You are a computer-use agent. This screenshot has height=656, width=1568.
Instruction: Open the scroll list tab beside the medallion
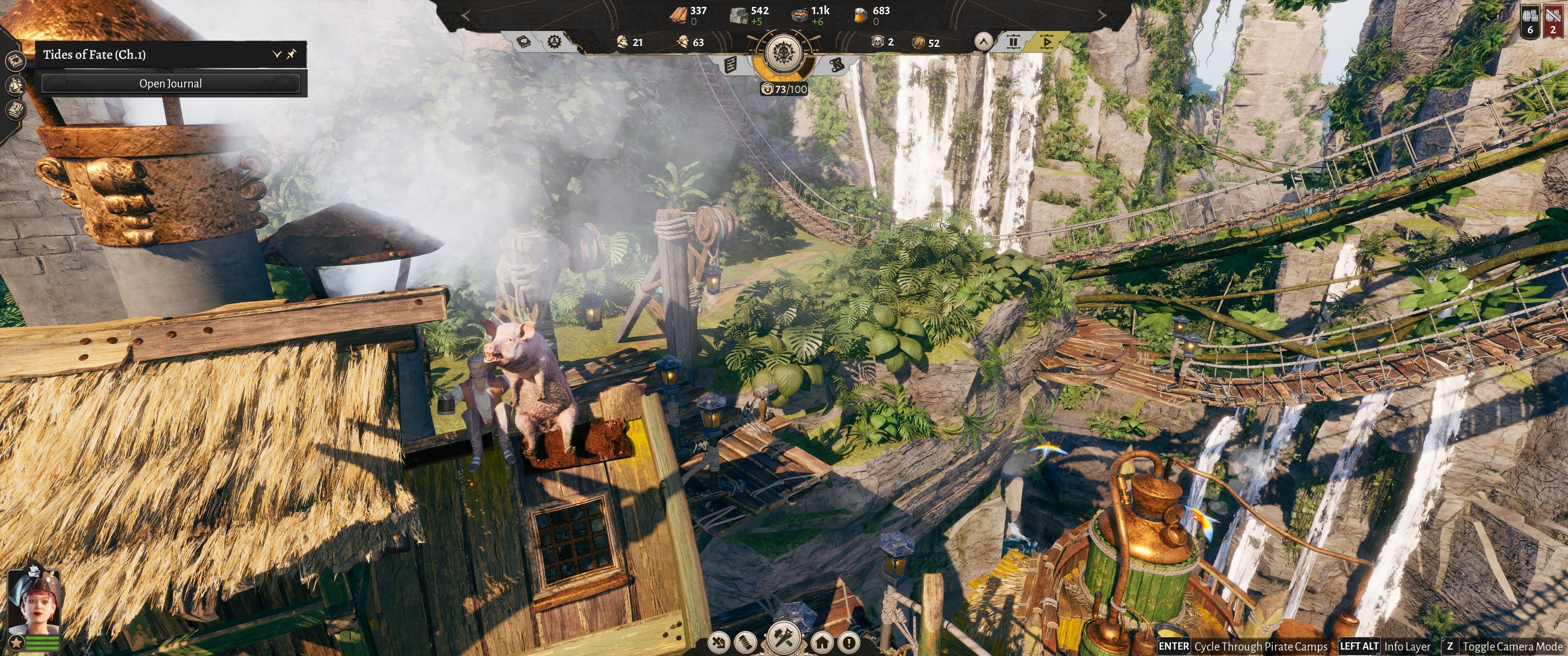point(731,64)
